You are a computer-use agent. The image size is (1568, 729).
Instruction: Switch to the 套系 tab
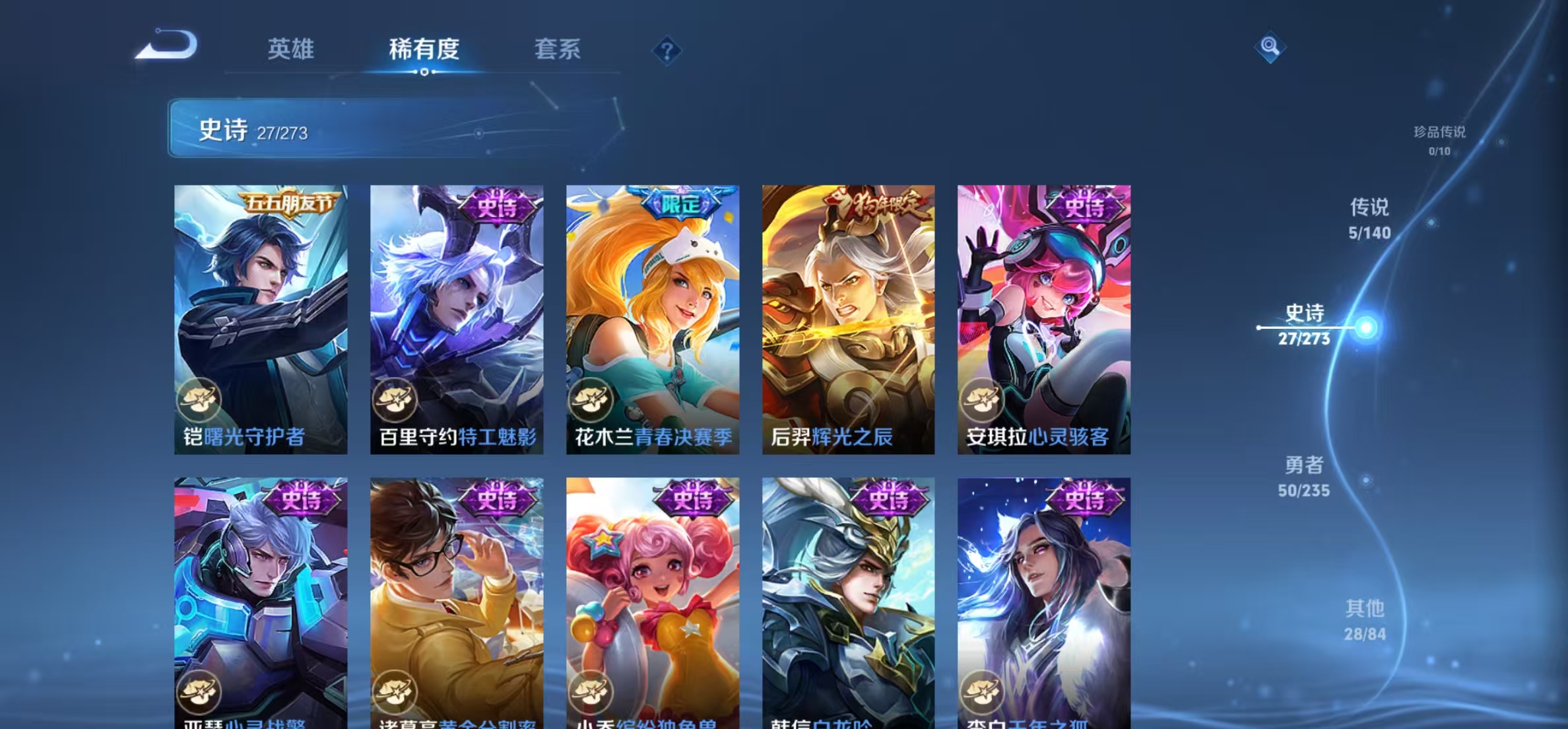558,50
